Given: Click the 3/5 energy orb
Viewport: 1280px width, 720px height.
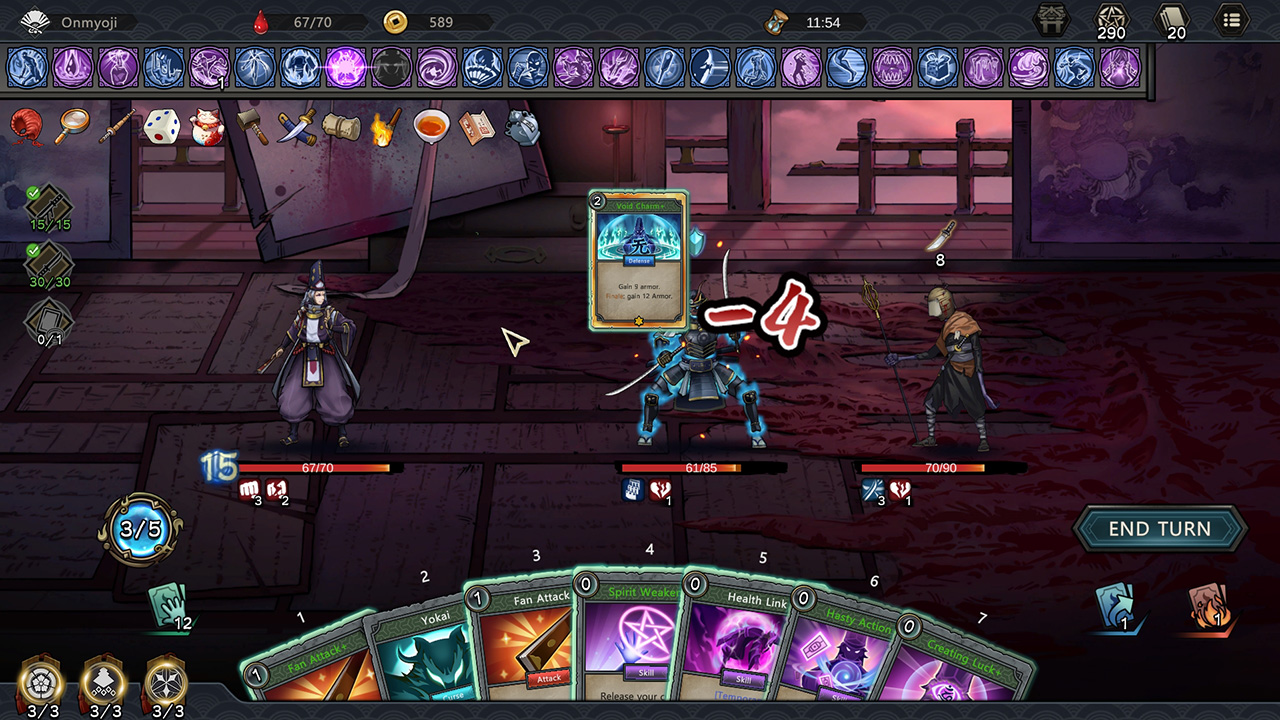Looking at the screenshot, I should point(139,532).
